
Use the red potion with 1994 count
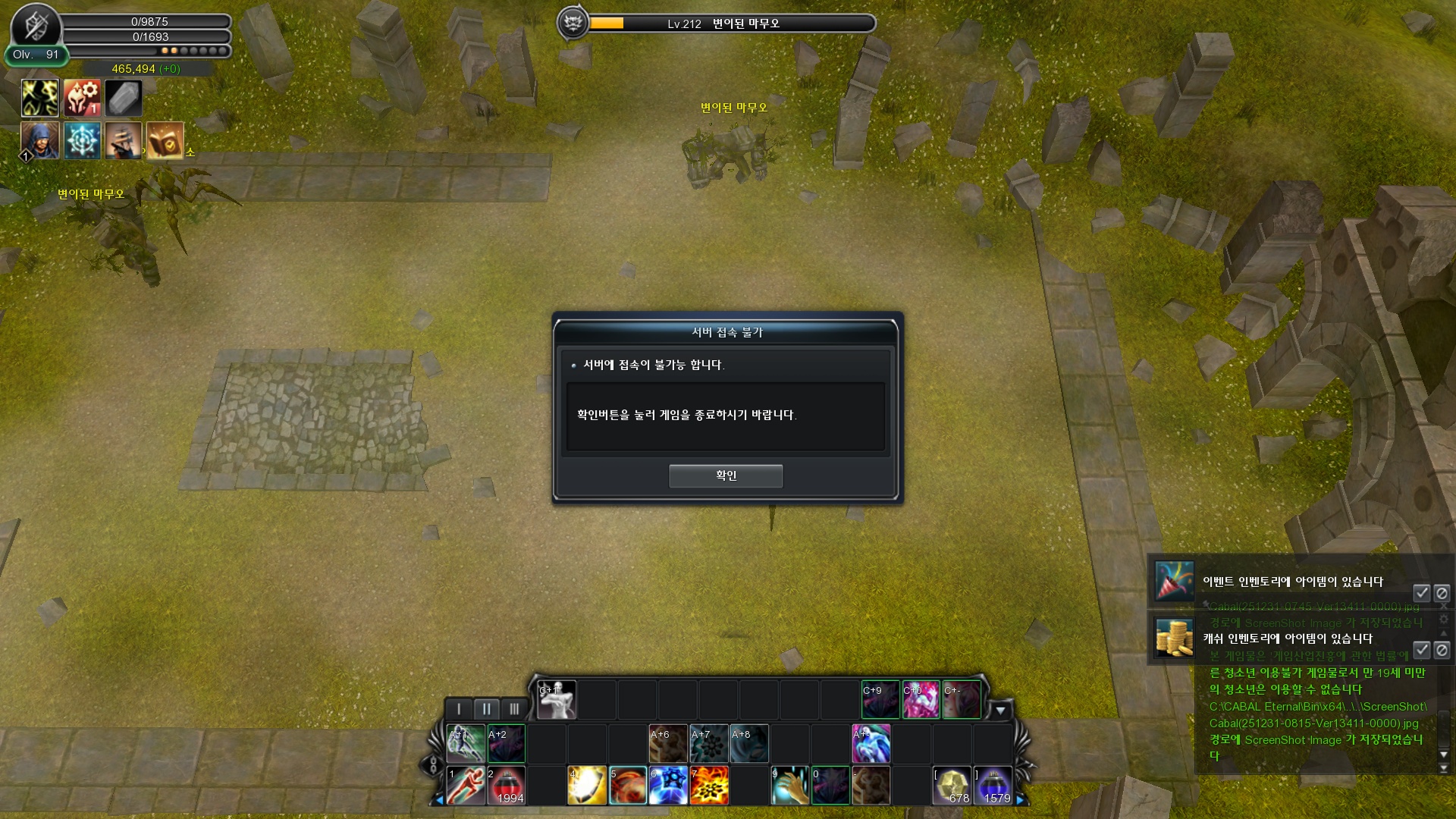[x=507, y=786]
